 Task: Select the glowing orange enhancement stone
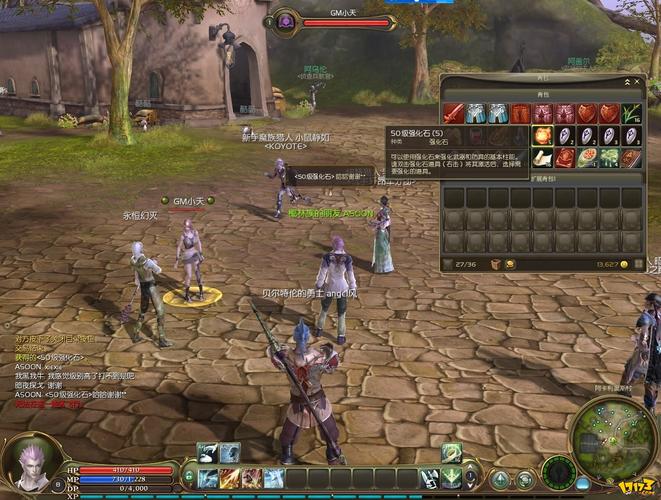pyautogui.click(x=542, y=135)
